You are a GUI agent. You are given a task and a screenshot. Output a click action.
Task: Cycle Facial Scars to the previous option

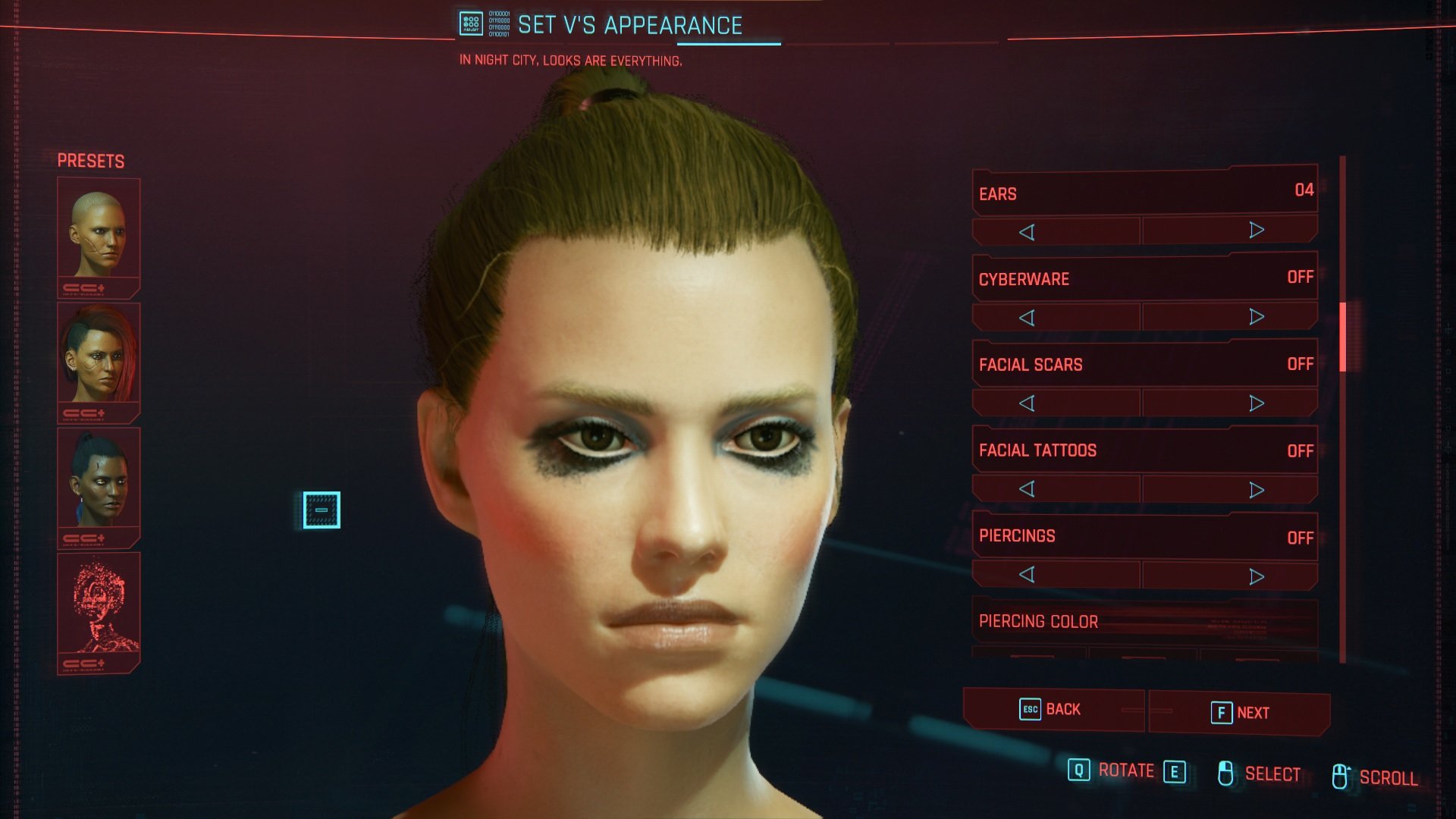tap(1027, 403)
